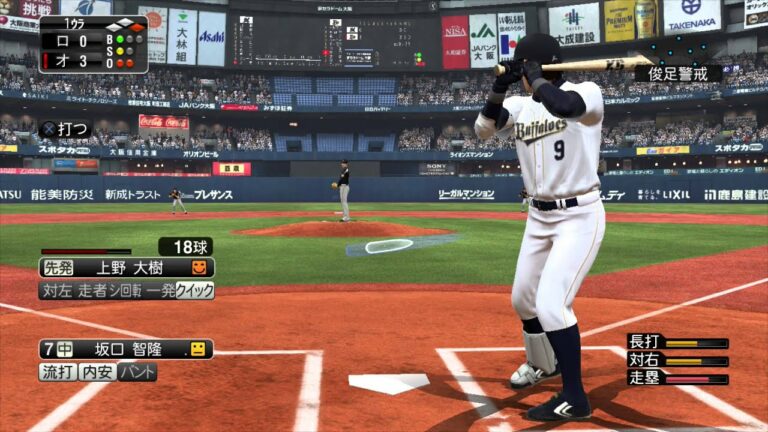The width and height of the screenshot is (768, 432).
Task: Click the pitcher's orange smiley condition icon
Action: click(200, 268)
